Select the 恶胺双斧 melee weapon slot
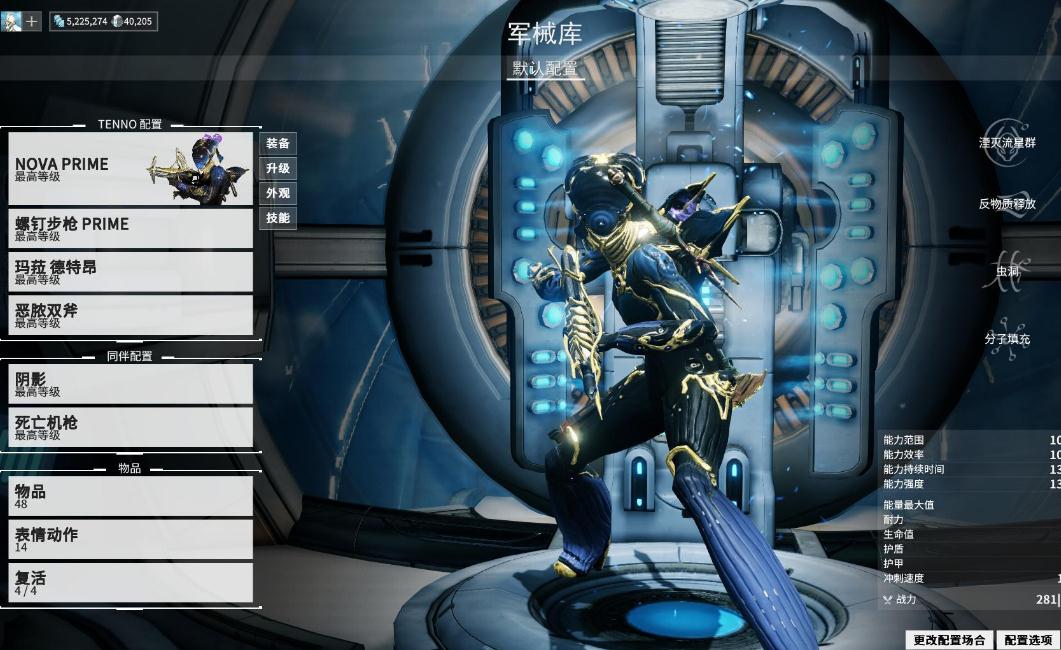The width and height of the screenshot is (1061, 650). [x=130, y=315]
